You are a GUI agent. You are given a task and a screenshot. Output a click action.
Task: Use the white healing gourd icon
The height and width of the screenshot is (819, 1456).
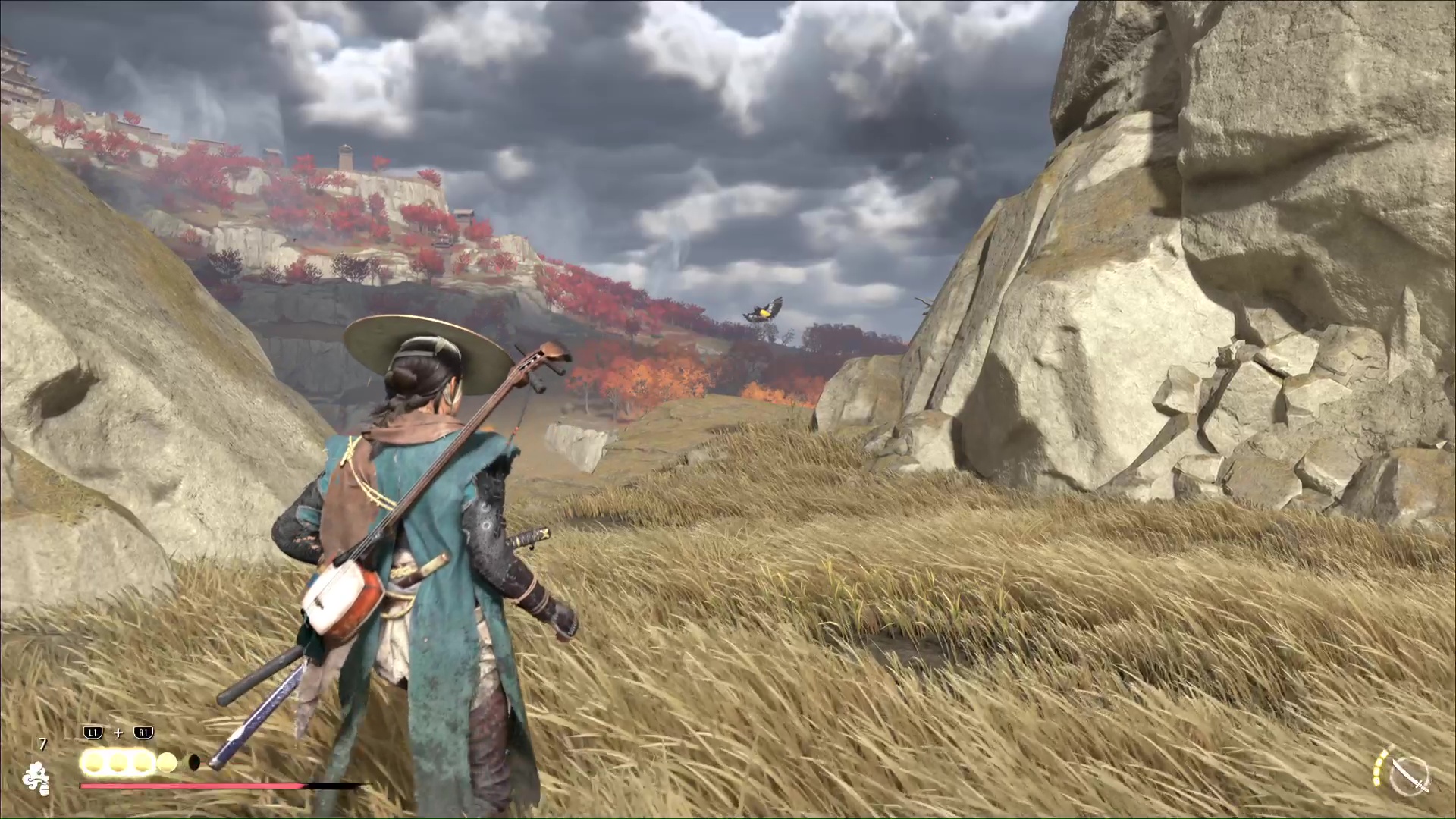click(36, 777)
